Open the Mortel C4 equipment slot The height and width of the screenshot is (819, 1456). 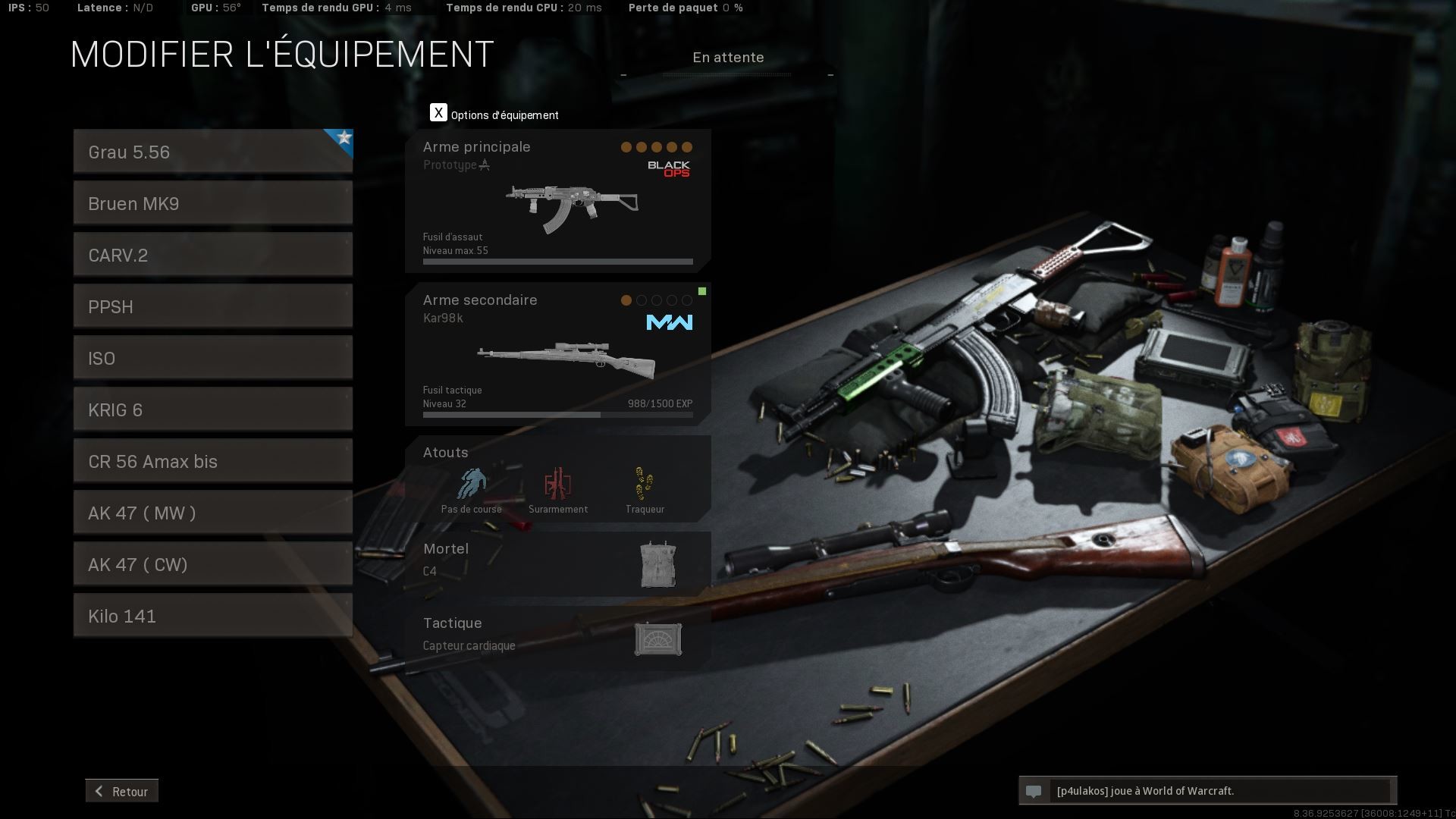tap(557, 563)
